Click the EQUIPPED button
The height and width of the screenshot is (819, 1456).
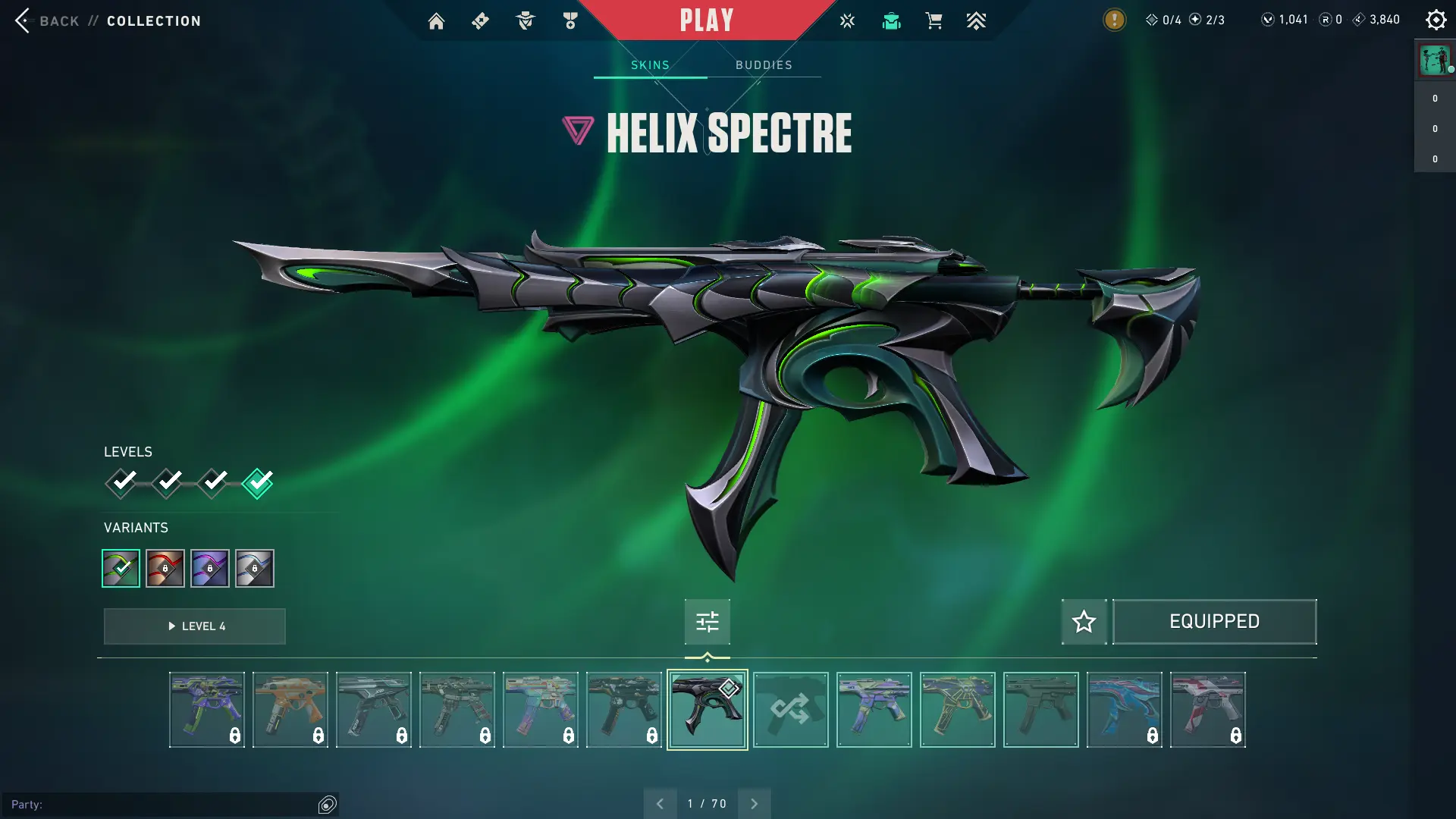pyautogui.click(x=1214, y=622)
